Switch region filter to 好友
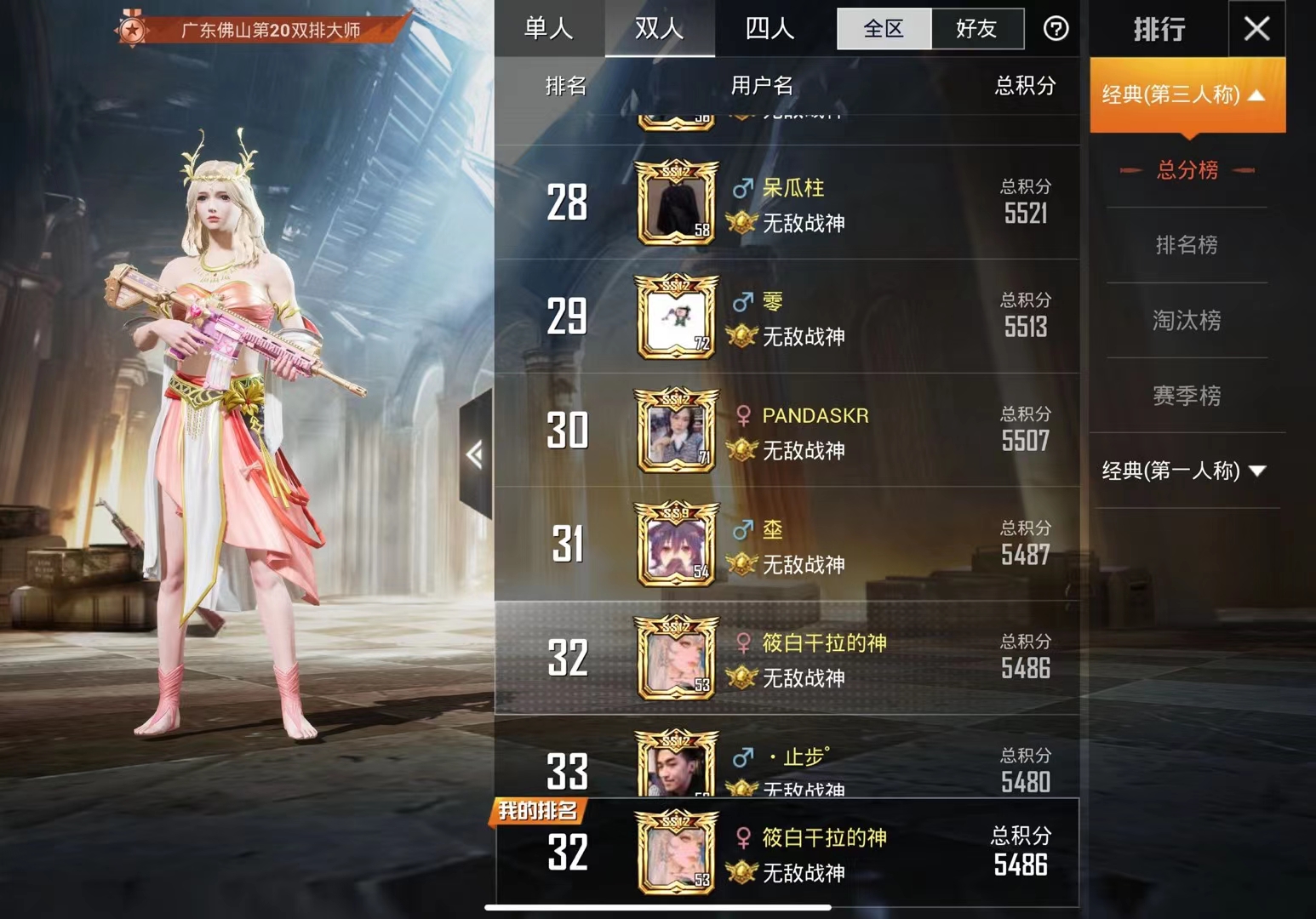 977,28
